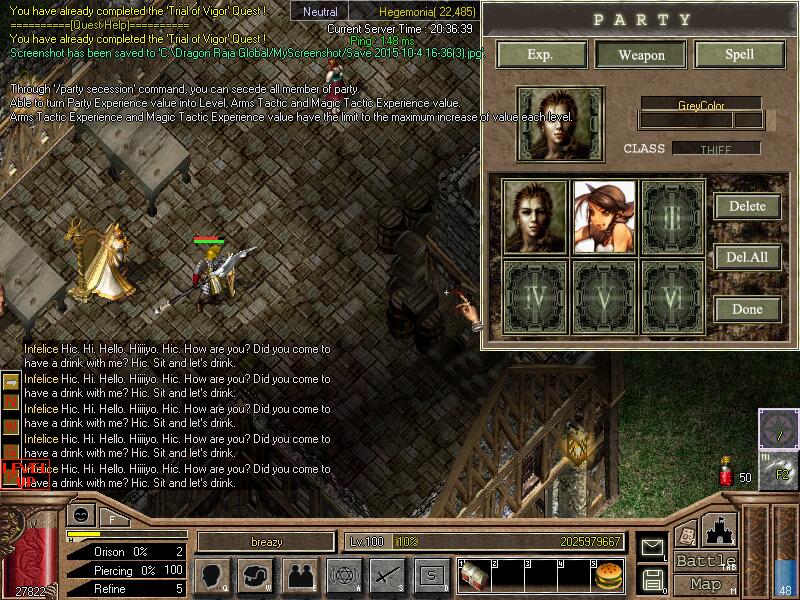Viewport: 800px width, 600px height.
Task: Open the two-person party icon
Action: (299, 575)
